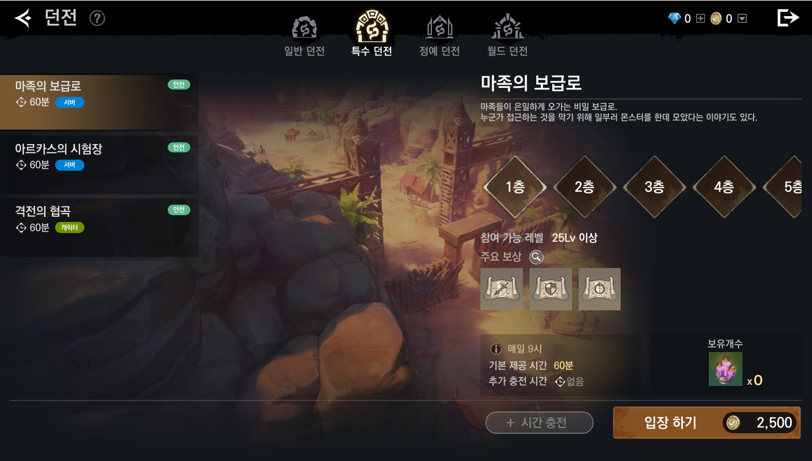Image resolution: width=812 pixels, height=461 pixels.
Task: Select the 4층 floor
Action: 724,187
